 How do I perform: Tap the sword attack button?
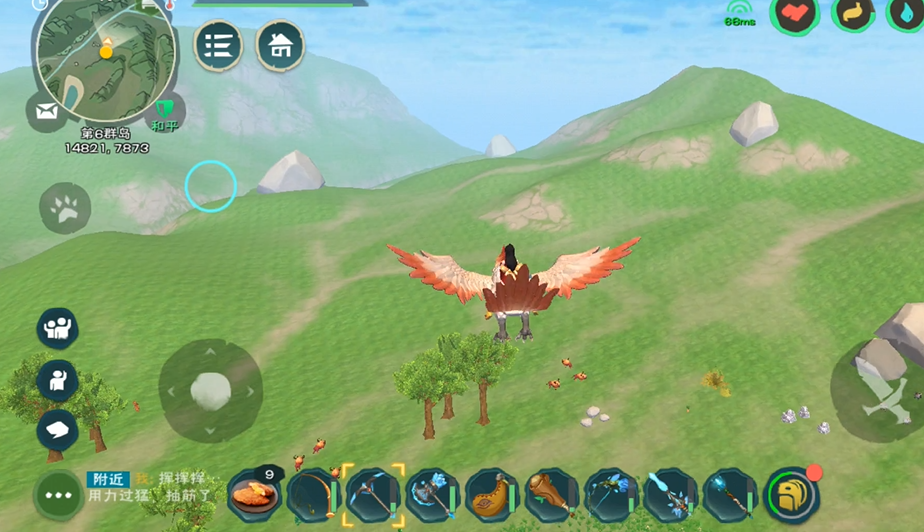876,390
